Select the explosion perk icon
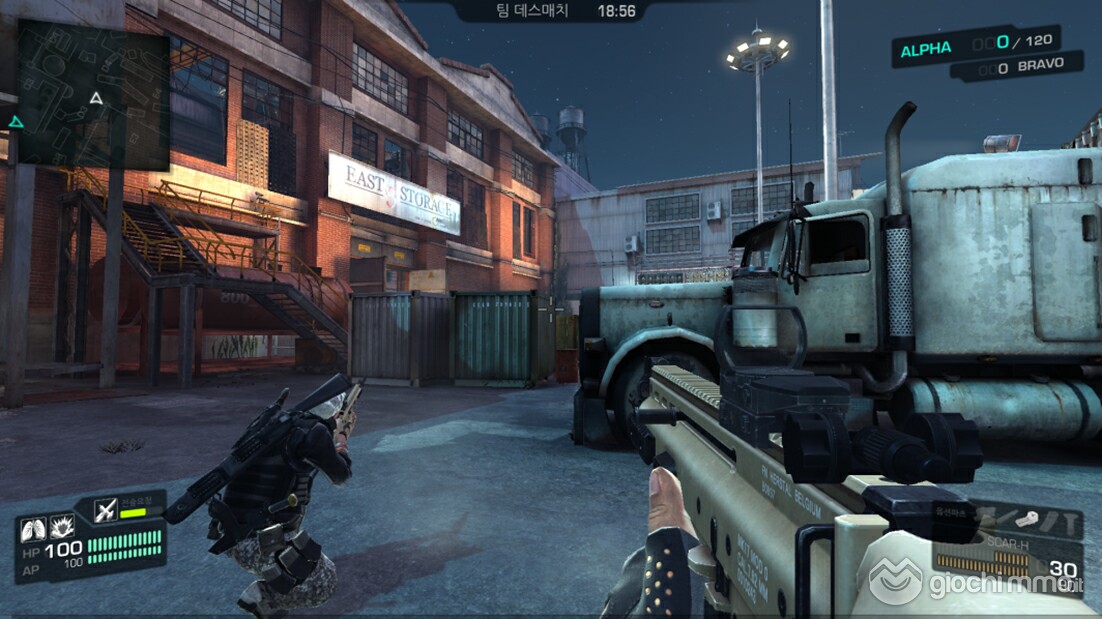 coord(64,526)
